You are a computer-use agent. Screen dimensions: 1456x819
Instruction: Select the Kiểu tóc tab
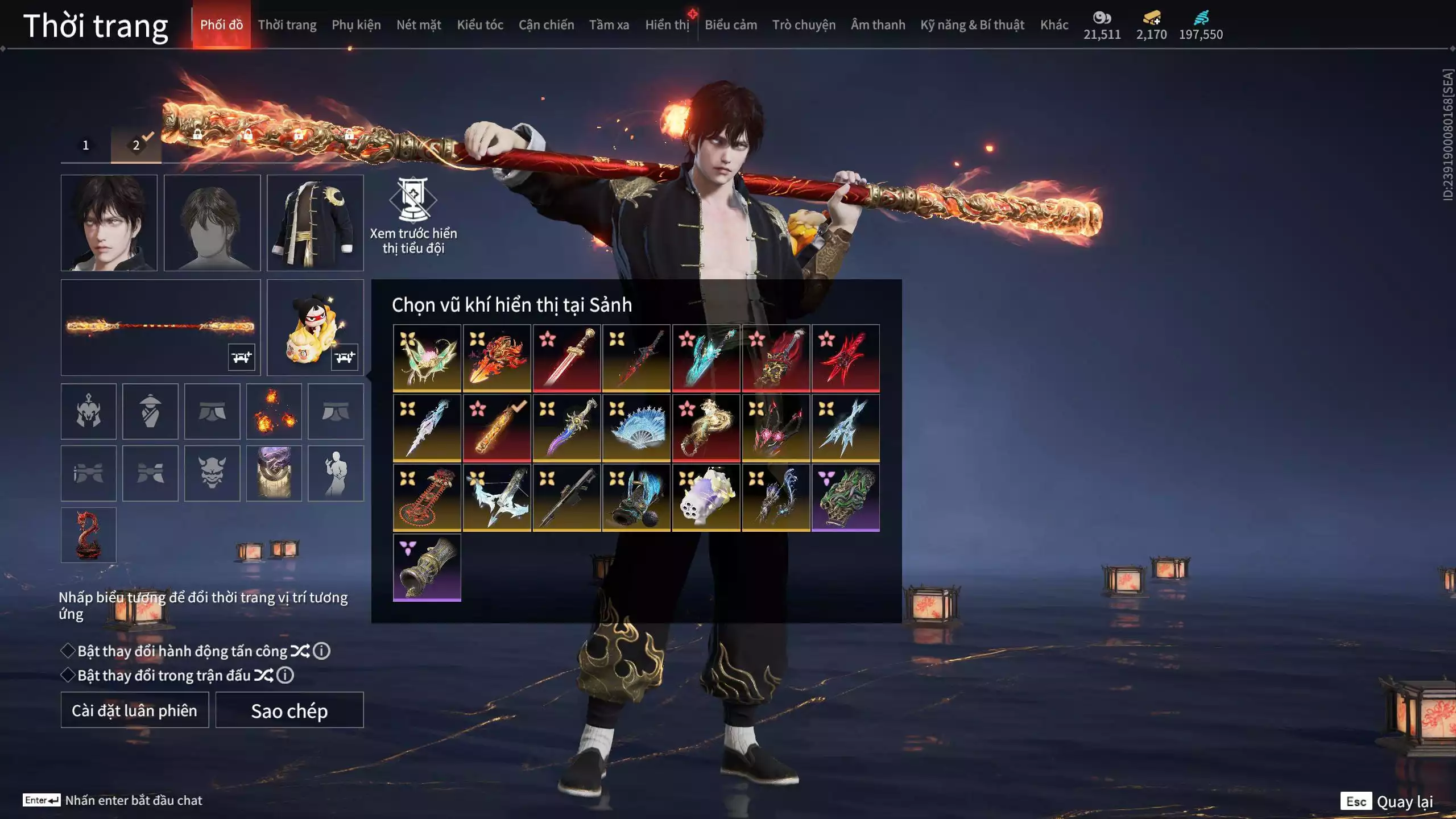pos(479,25)
